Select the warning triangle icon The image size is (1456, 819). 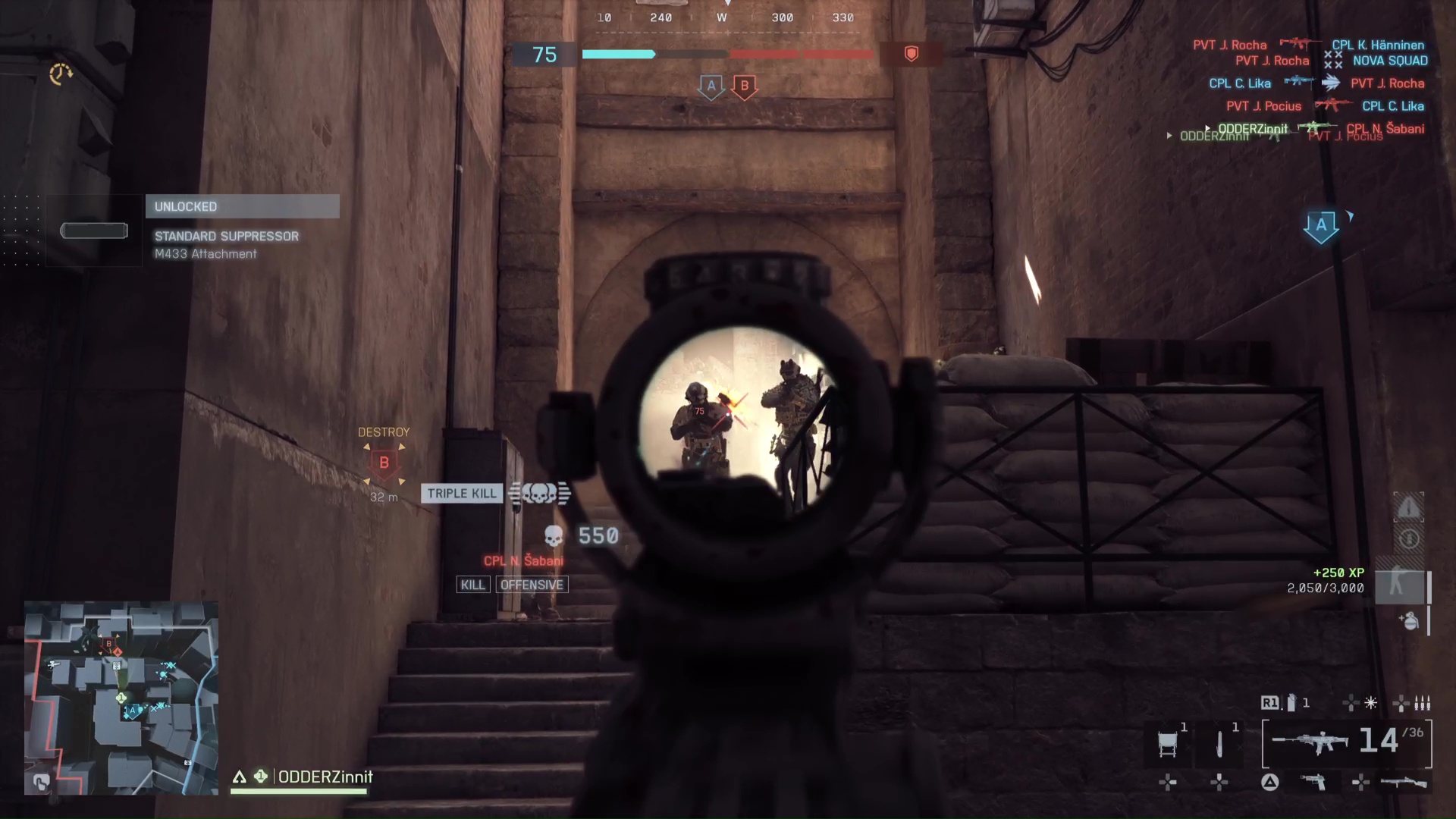1408,507
